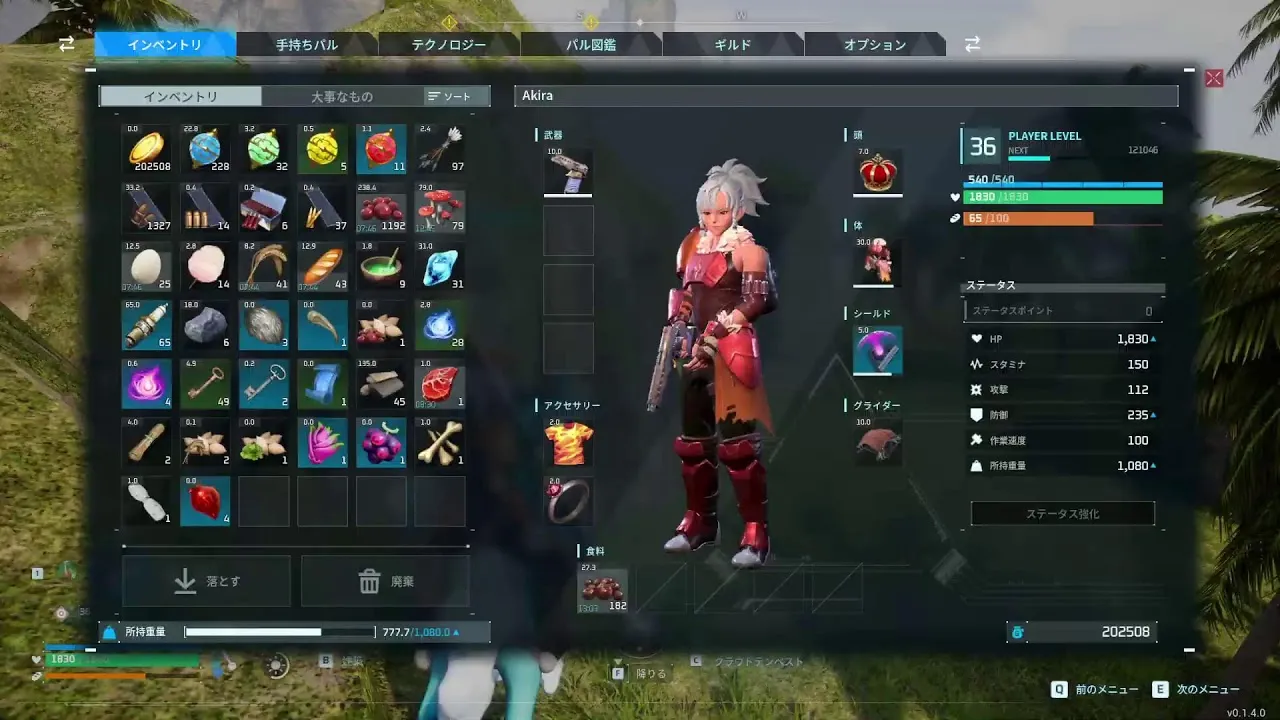Open the テクノロジー tab
Viewport: 1280px width, 720px height.
449,45
